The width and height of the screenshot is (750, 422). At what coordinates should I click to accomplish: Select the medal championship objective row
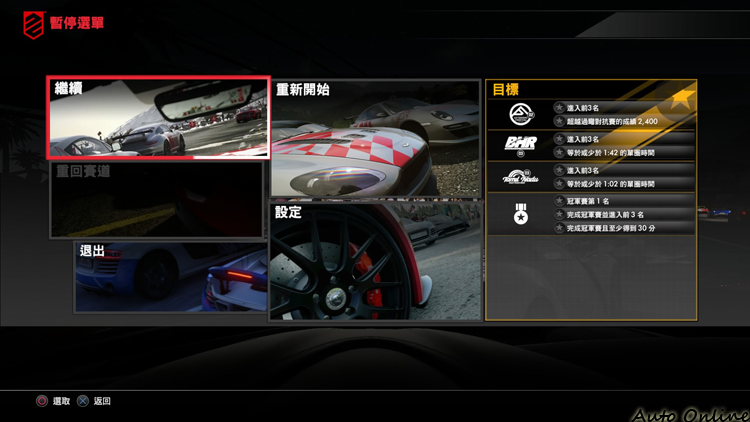(x=590, y=214)
